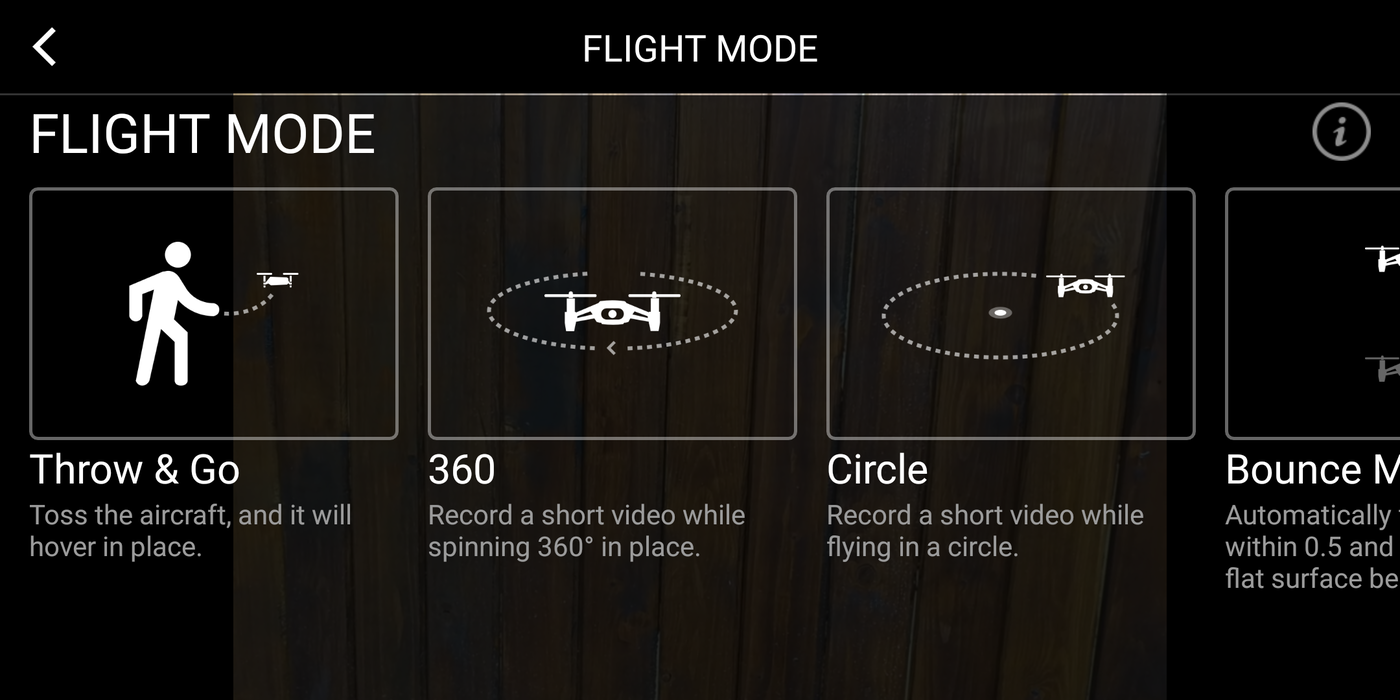This screenshot has height=700, width=1400.
Task: Select the Throw & Go flight mode
Action: click(x=213, y=313)
